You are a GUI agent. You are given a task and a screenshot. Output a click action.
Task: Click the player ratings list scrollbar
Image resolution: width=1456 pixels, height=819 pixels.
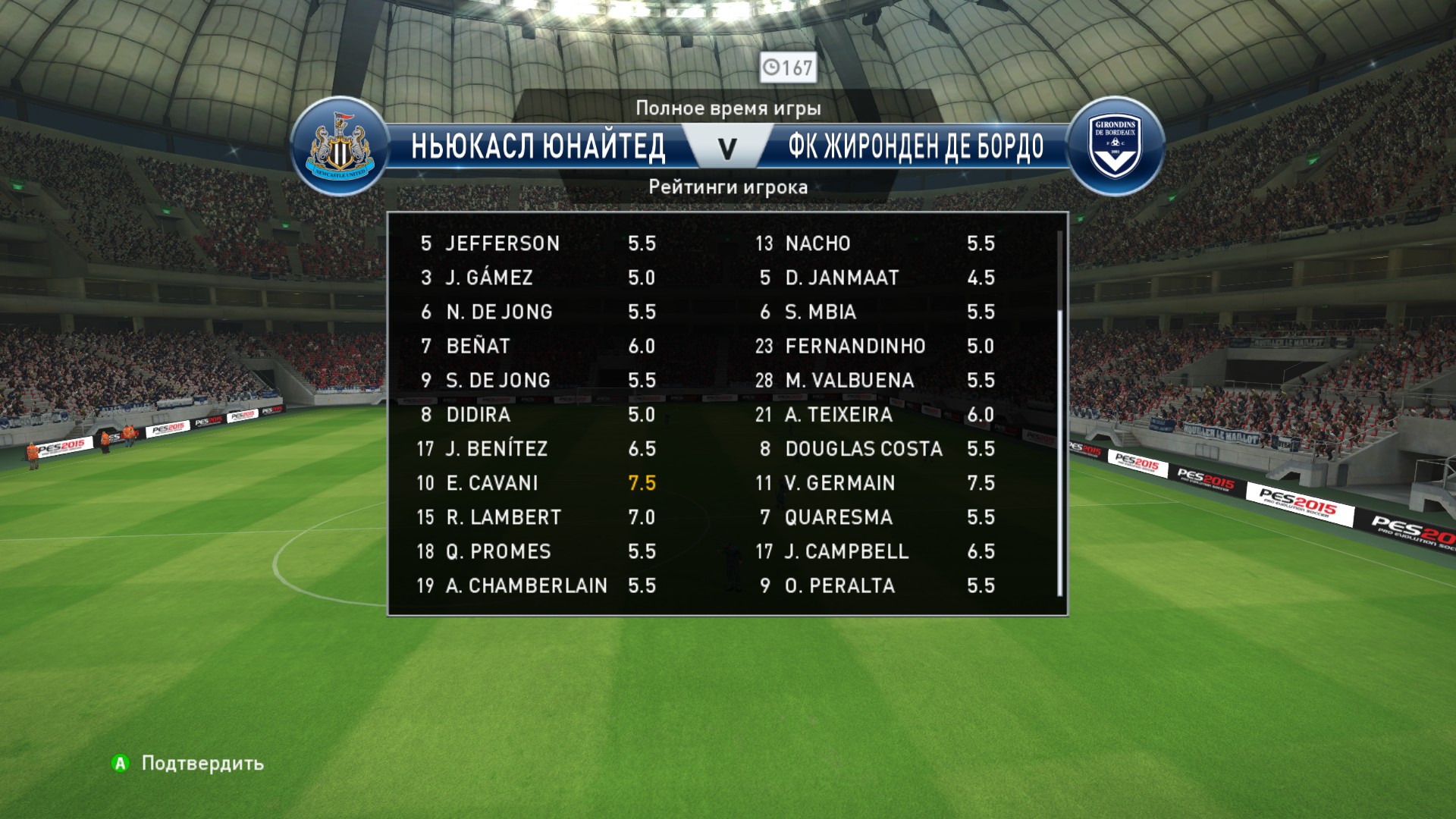[1060, 455]
